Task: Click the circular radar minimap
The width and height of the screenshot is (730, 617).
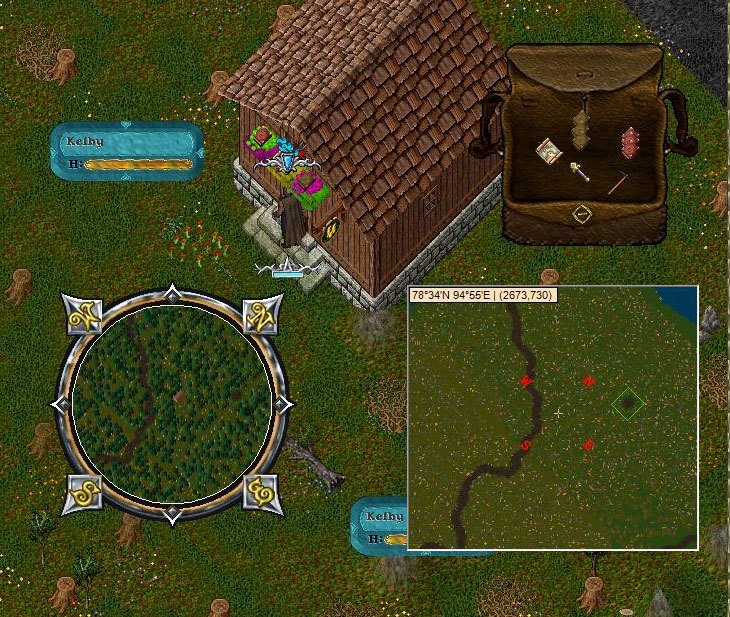Action: (173, 404)
